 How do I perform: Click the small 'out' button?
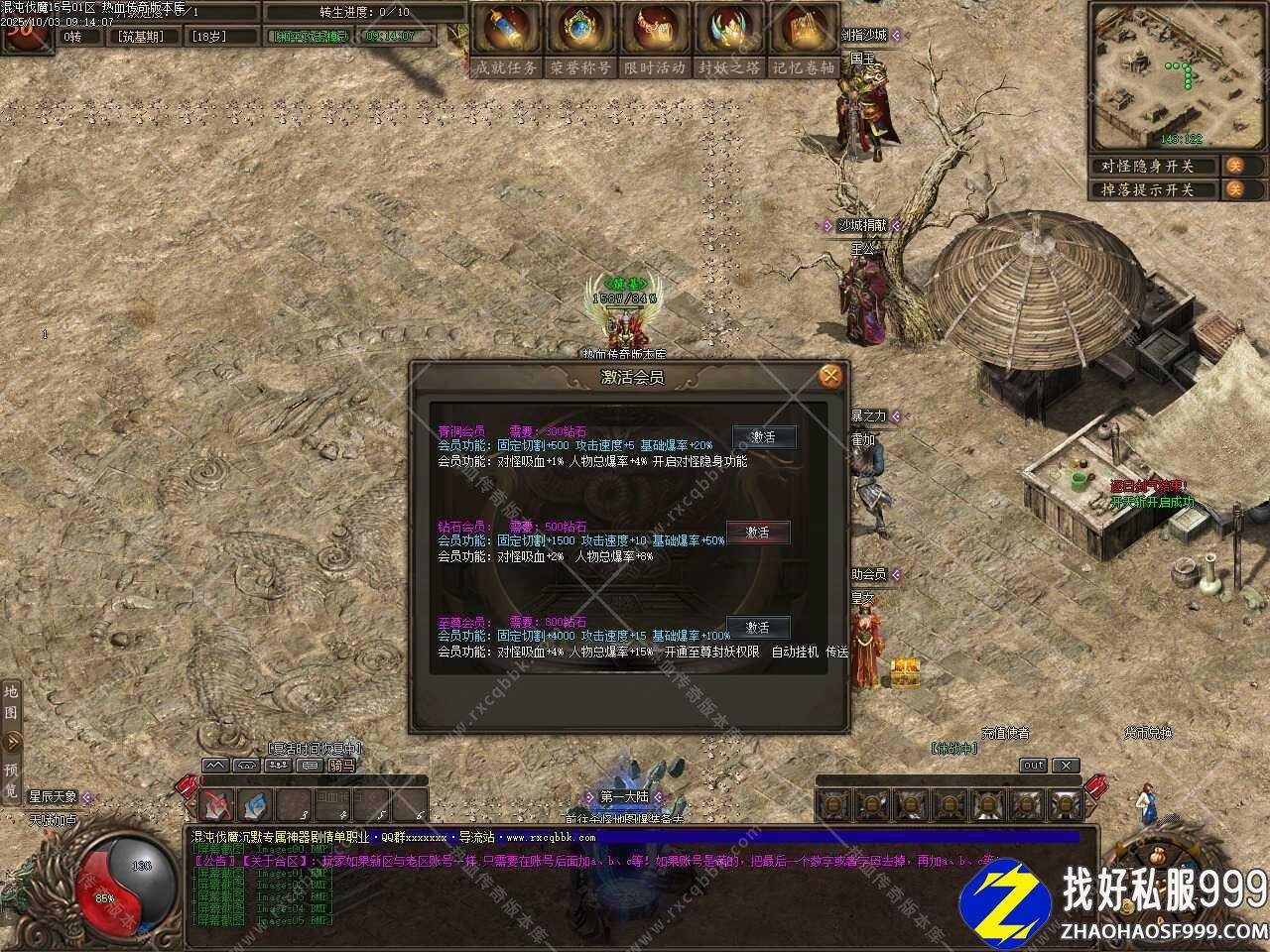pyautogui.click(x=1034, y=766)
